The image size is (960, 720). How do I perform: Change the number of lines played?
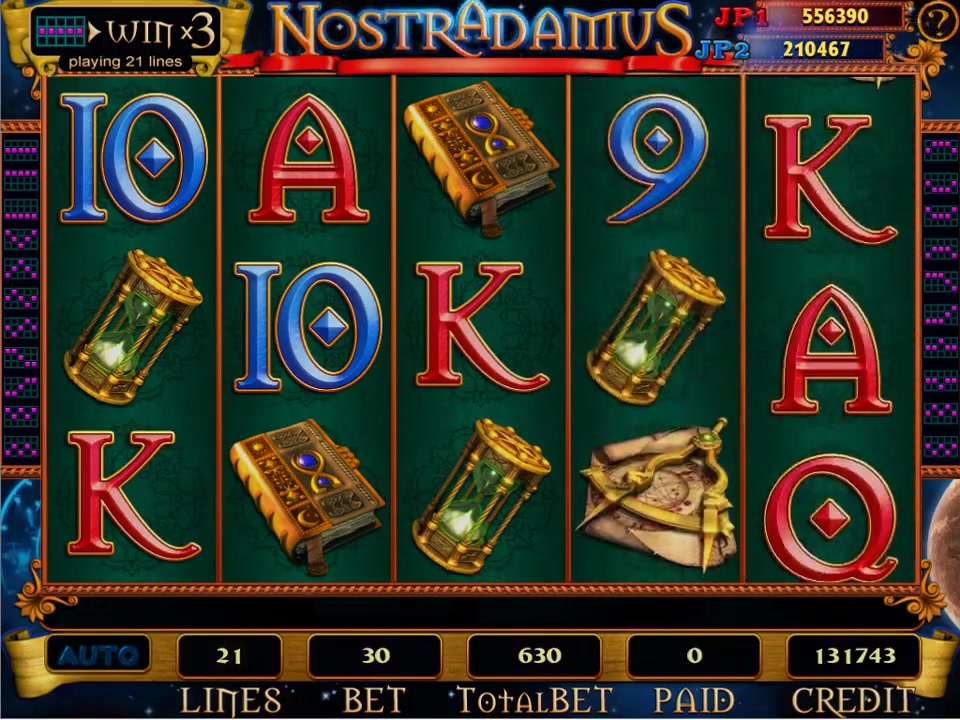tap(229, 656)
